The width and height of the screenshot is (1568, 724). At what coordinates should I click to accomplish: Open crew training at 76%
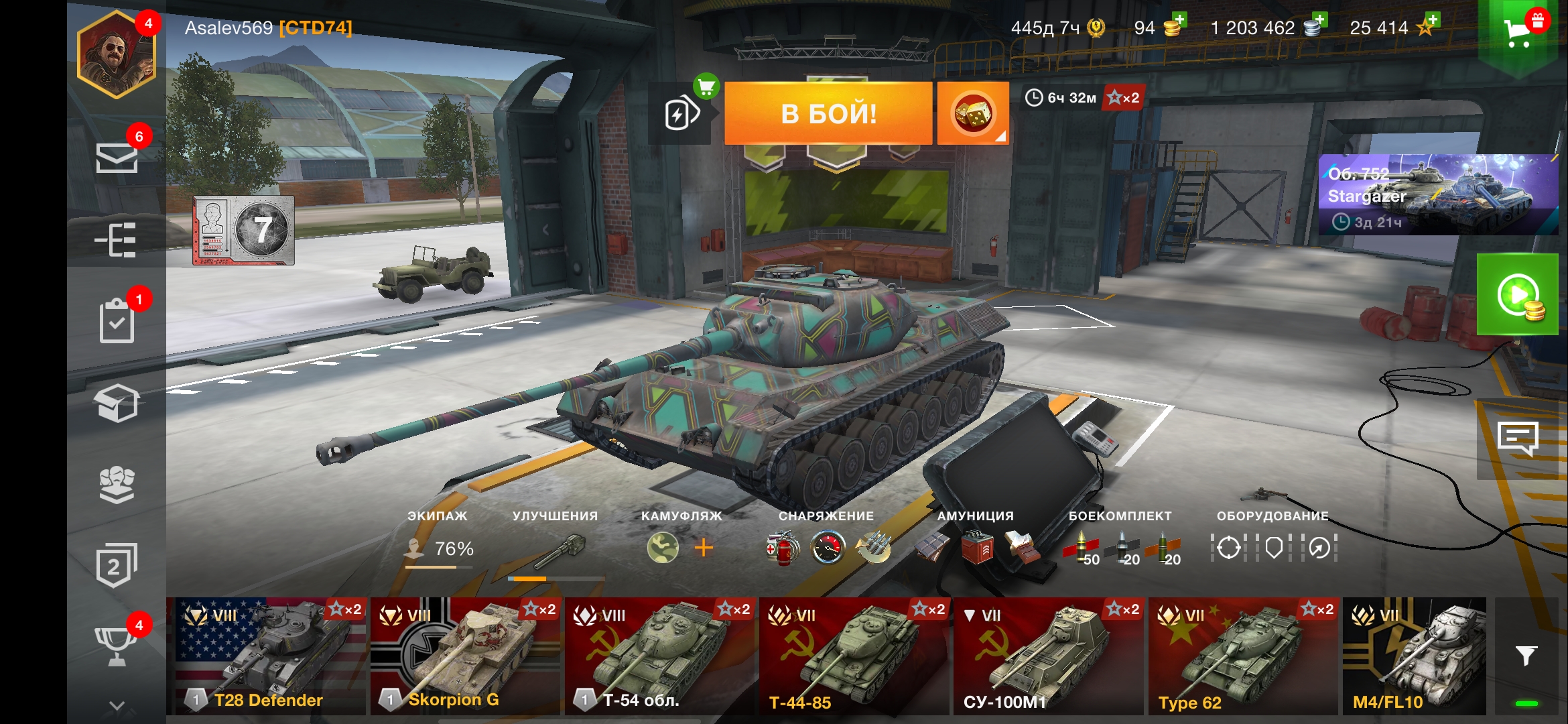tap(440, 549)
